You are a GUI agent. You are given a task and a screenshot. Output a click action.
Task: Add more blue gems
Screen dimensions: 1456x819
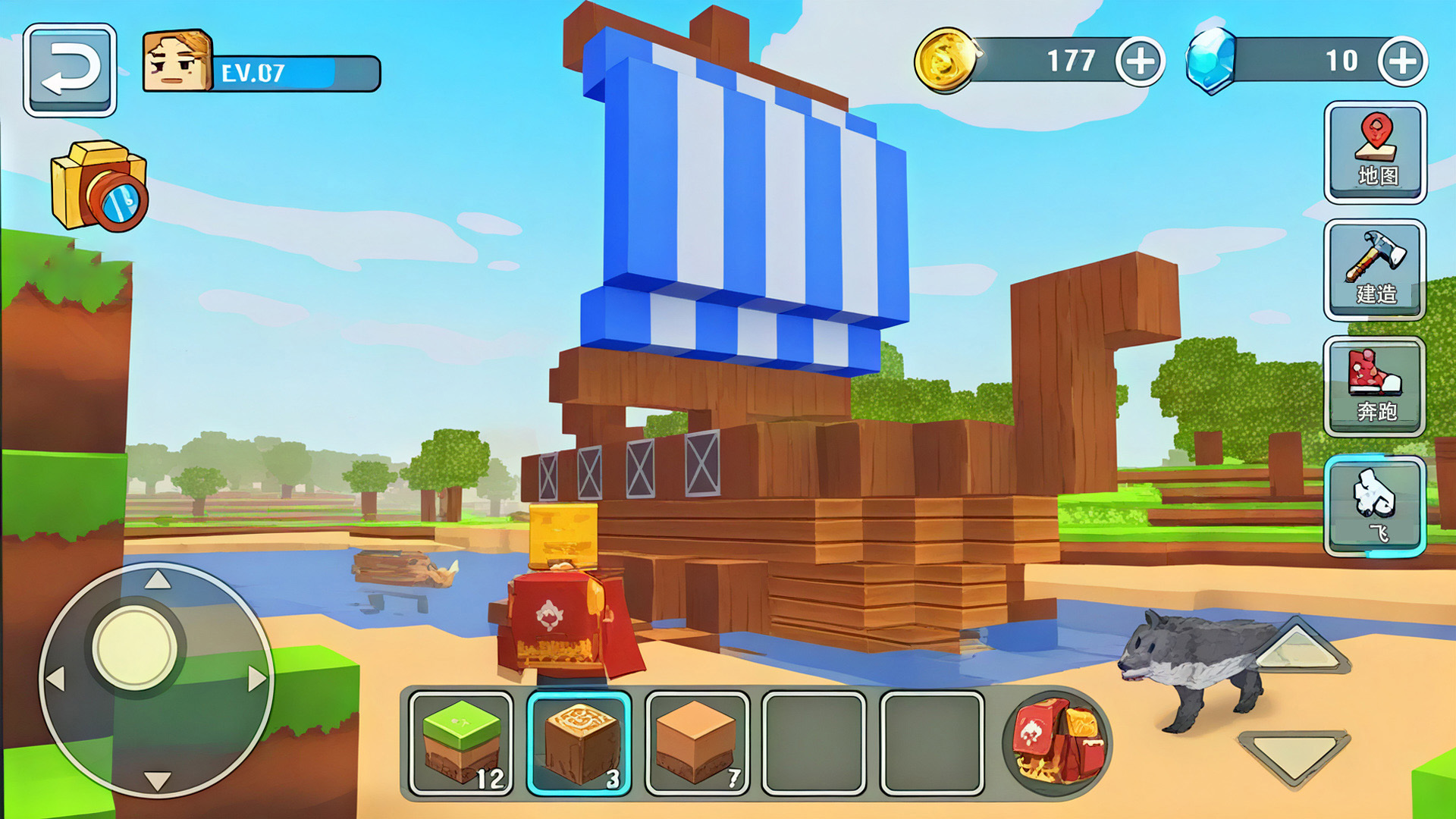1402,61
